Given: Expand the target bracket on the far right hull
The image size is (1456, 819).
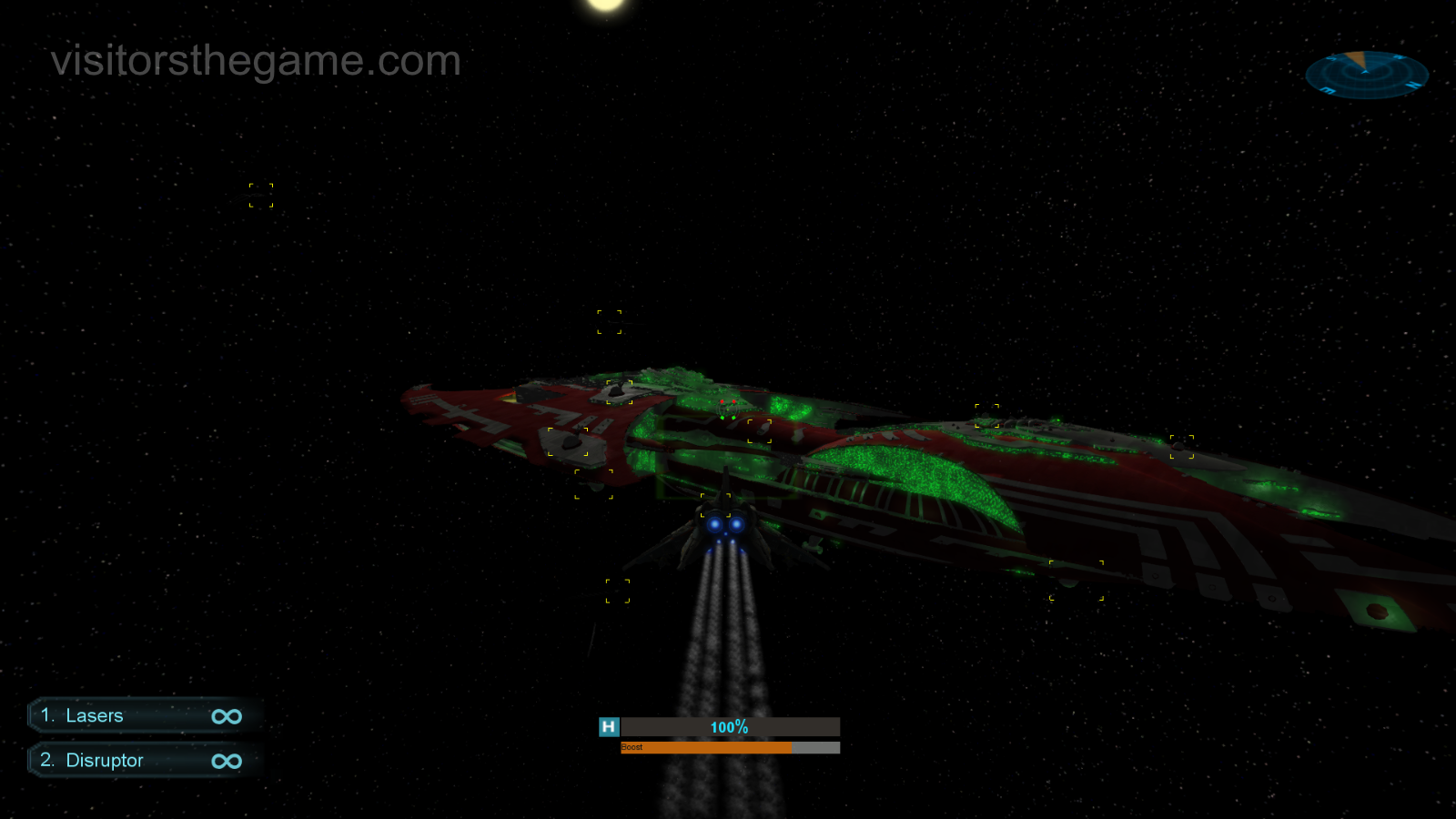Looking at the screenshot, I should pyautogui.click(x=1184, y=446).
